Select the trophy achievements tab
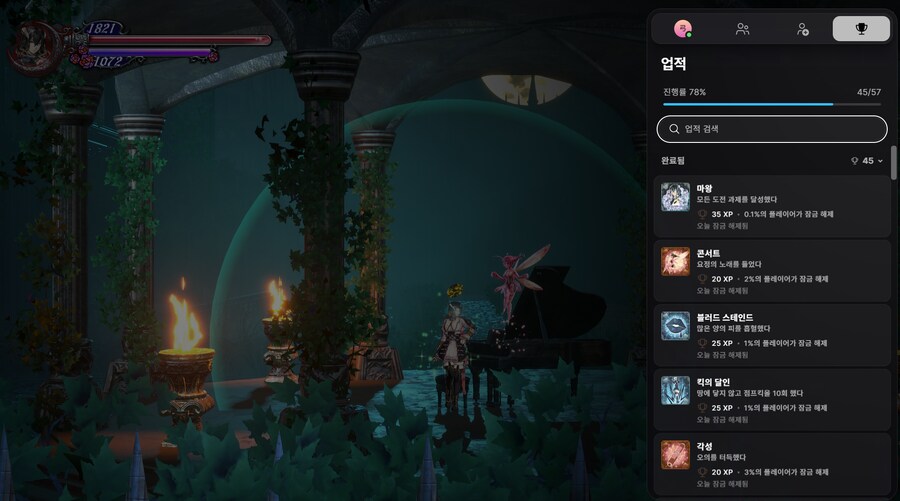Viewport: 900px width, 501px height. pyautogui.click(x=861, y=29)
